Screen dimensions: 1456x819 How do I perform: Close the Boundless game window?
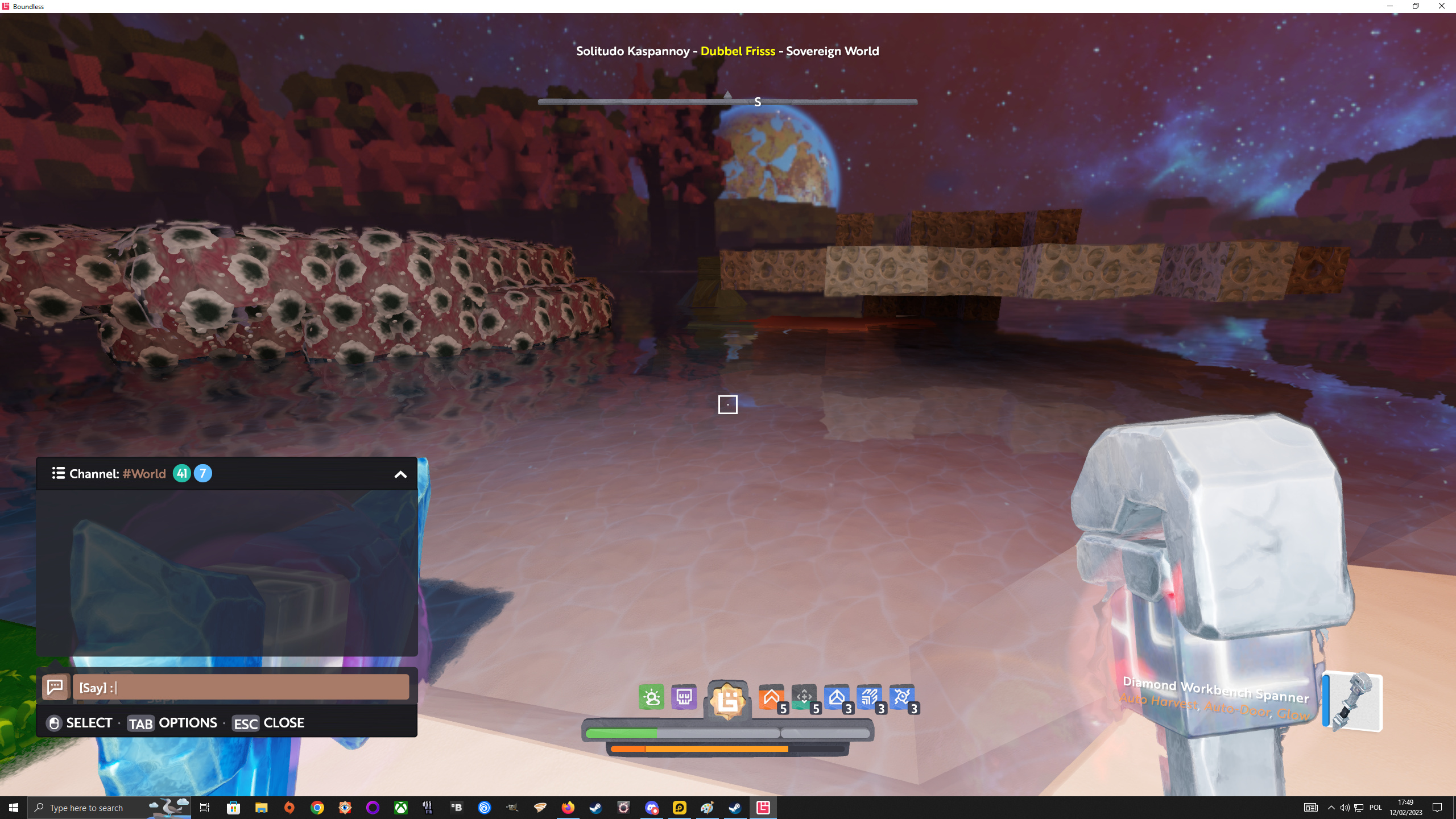1442,6
